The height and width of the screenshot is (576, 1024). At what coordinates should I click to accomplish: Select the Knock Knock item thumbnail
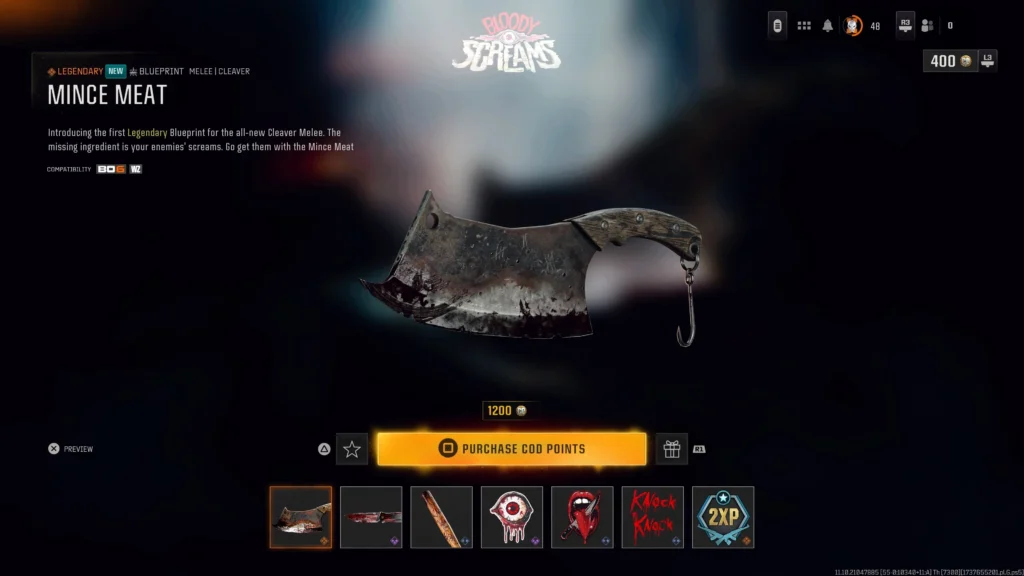point(652,517)
